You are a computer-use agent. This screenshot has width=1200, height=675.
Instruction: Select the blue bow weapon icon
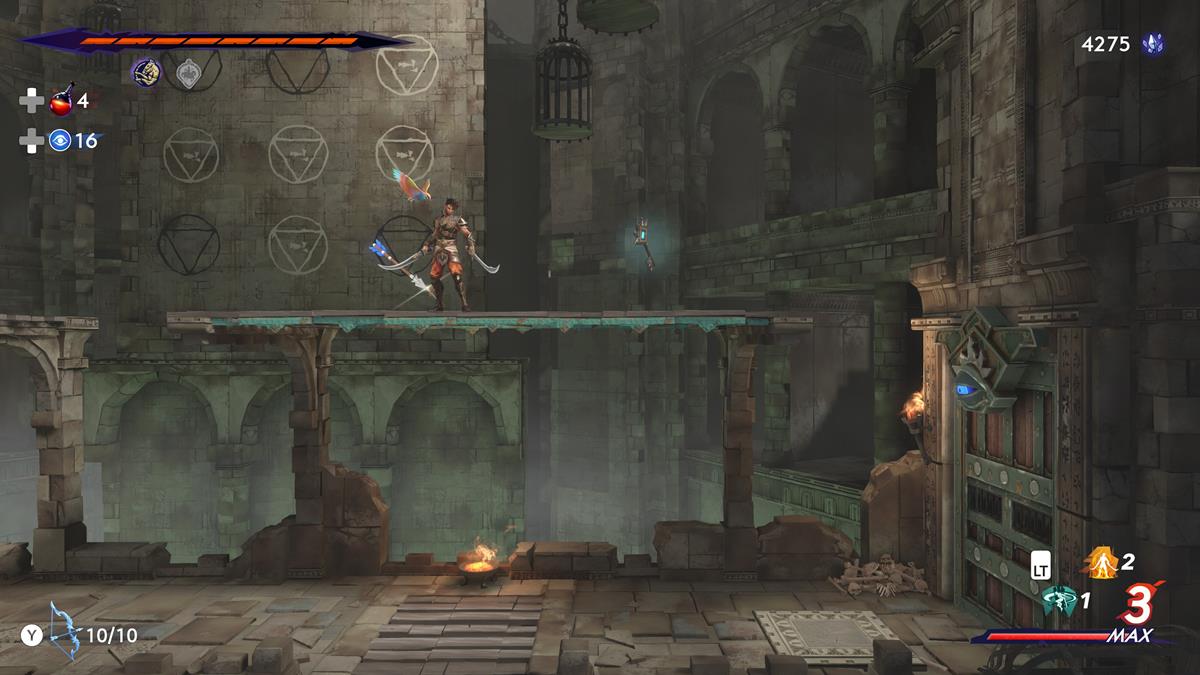[66, 628]
